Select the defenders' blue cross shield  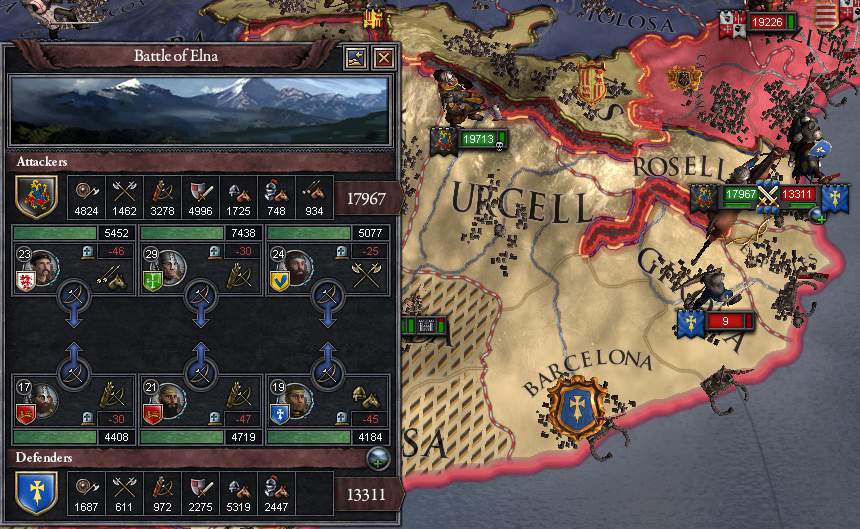coord(35,493)
